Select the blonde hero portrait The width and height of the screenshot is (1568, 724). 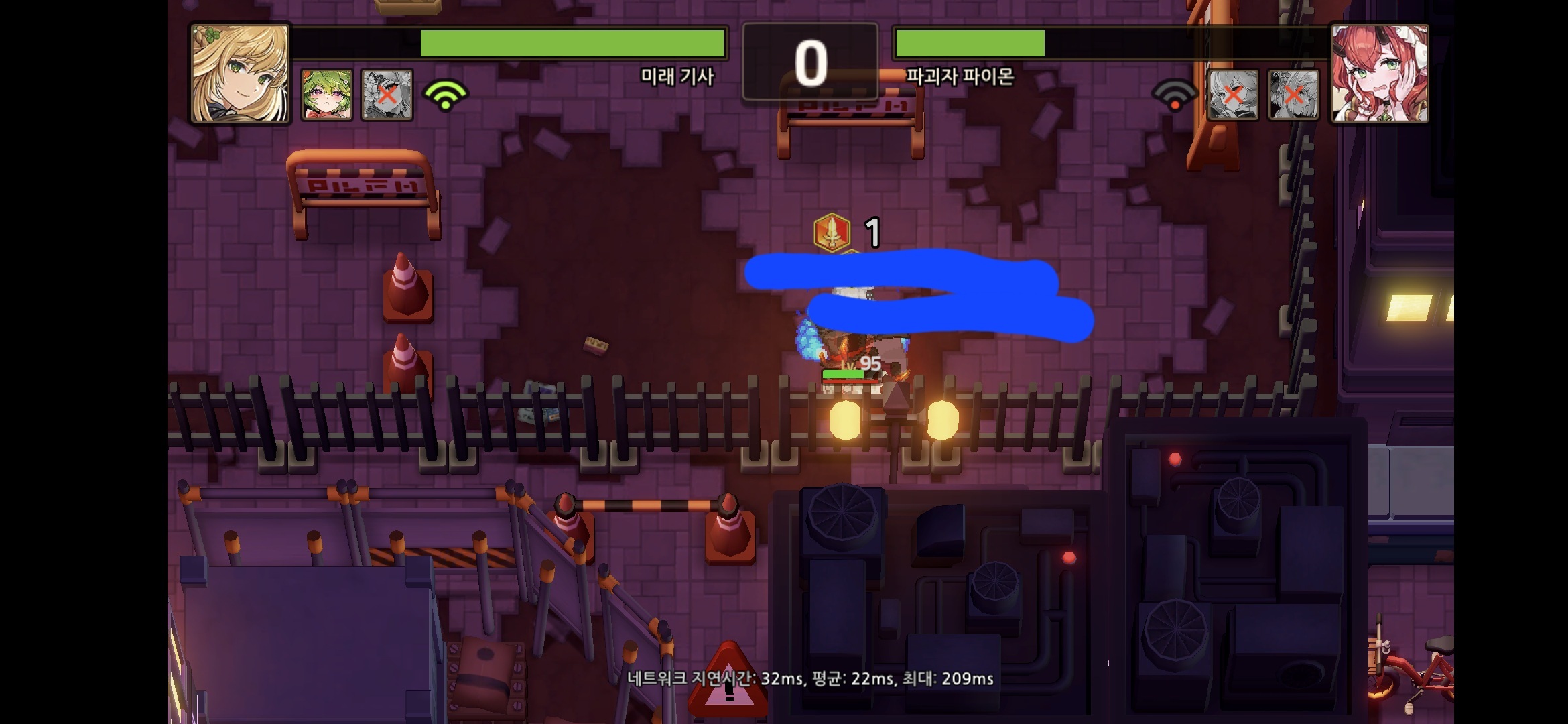[x=240, y=74]
